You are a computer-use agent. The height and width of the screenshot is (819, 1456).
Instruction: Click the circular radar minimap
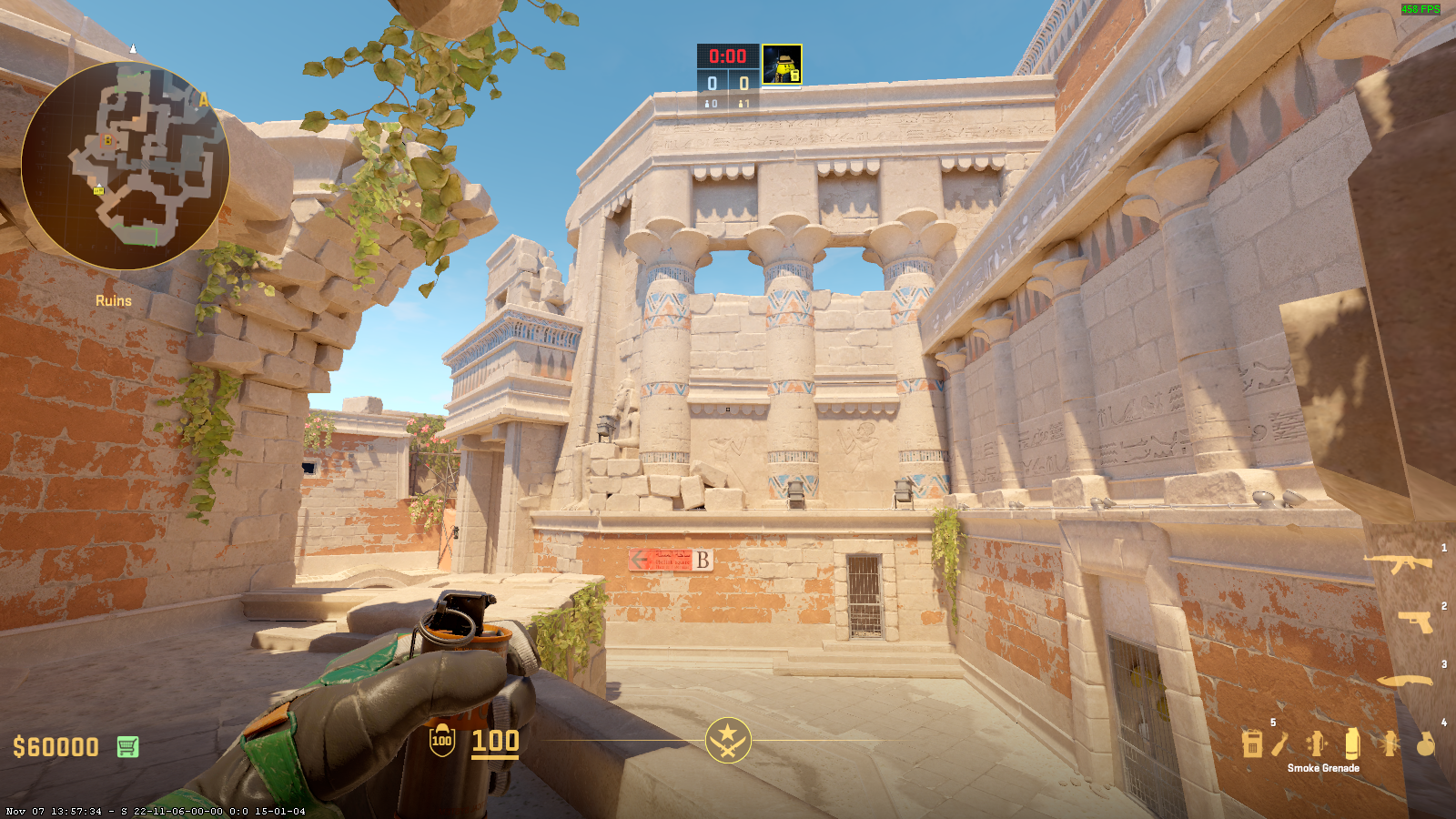tap(125, 166)
